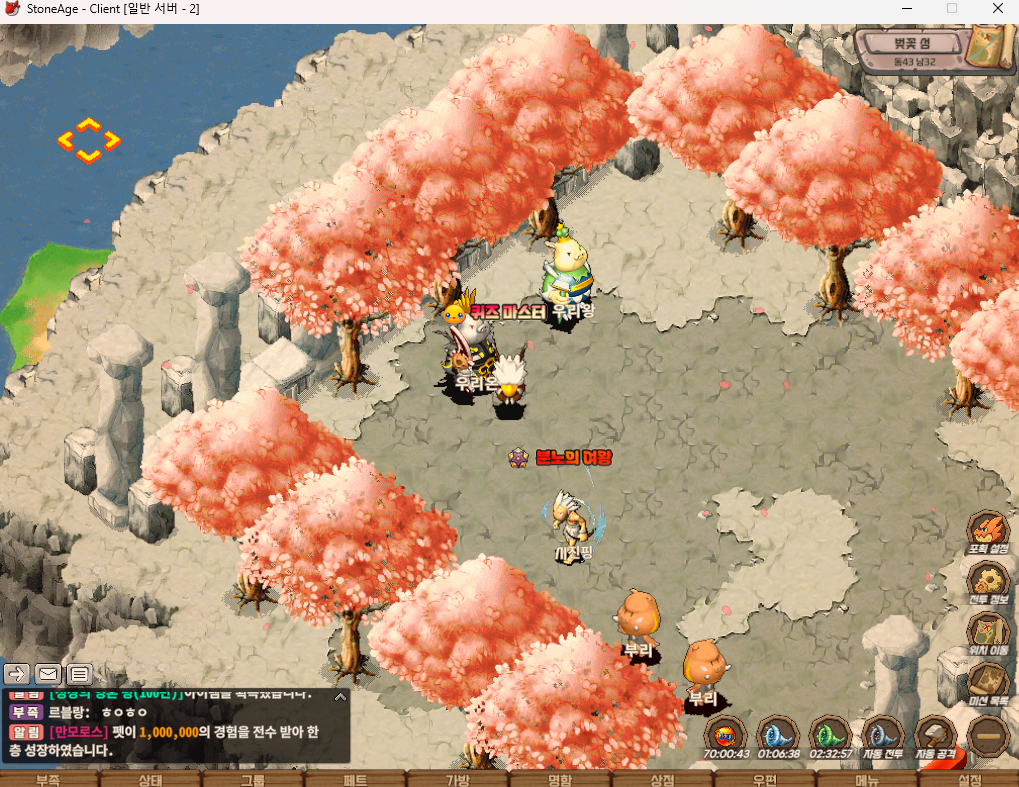Open the 명함 (name card) menu
Screen dimensions: 1019x787
coord(560,779)
